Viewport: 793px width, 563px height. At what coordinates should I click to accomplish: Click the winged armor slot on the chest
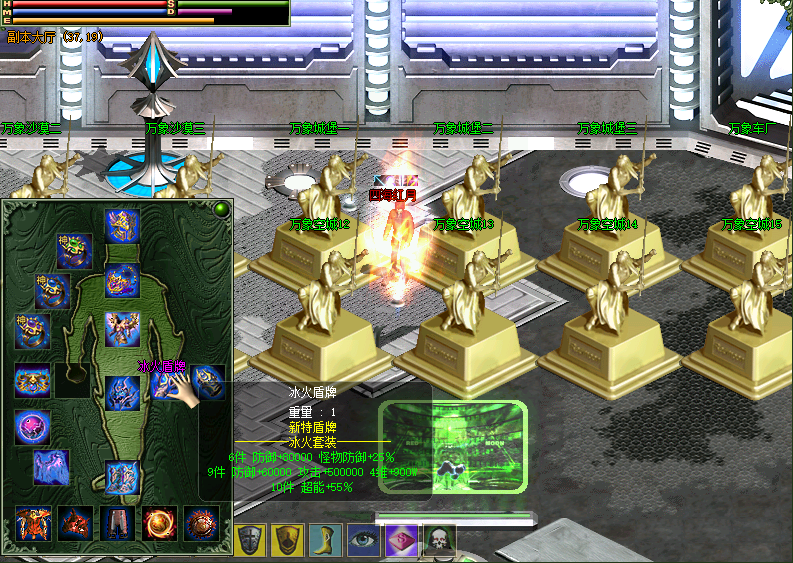point(122,328)
